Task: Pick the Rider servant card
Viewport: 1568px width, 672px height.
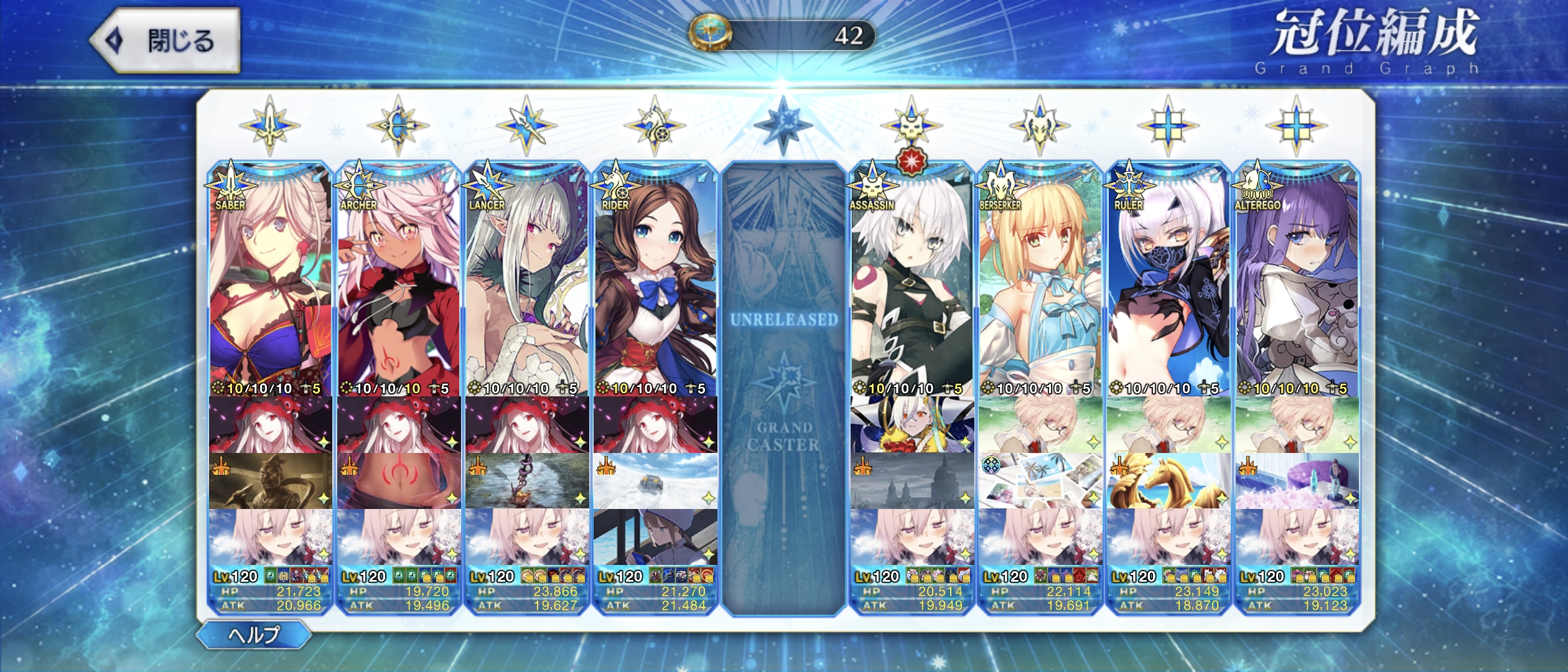Action: click(x=655, y=280)
